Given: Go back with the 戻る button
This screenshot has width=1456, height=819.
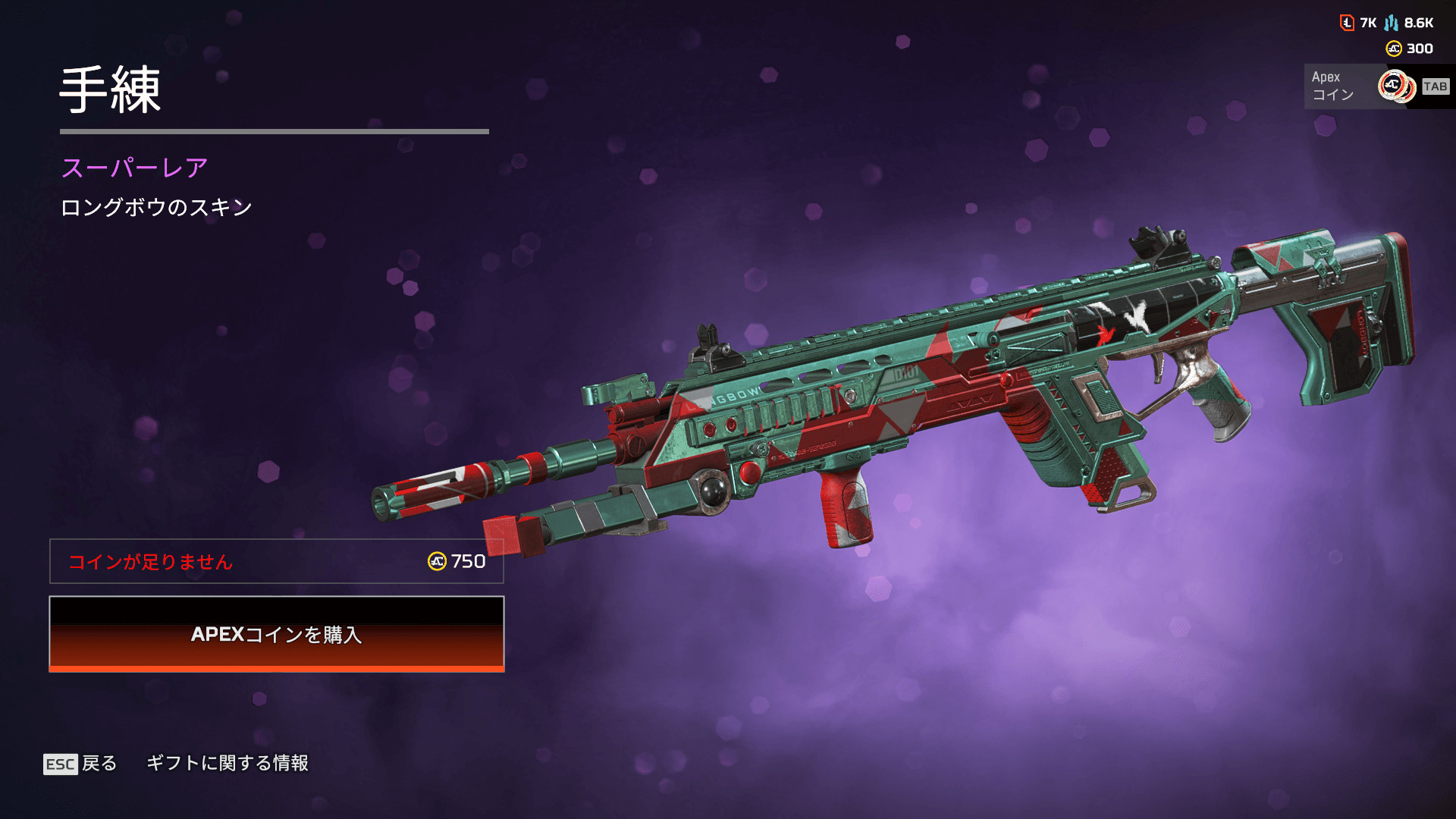Looking at the screenshot, I should point(81,763).
